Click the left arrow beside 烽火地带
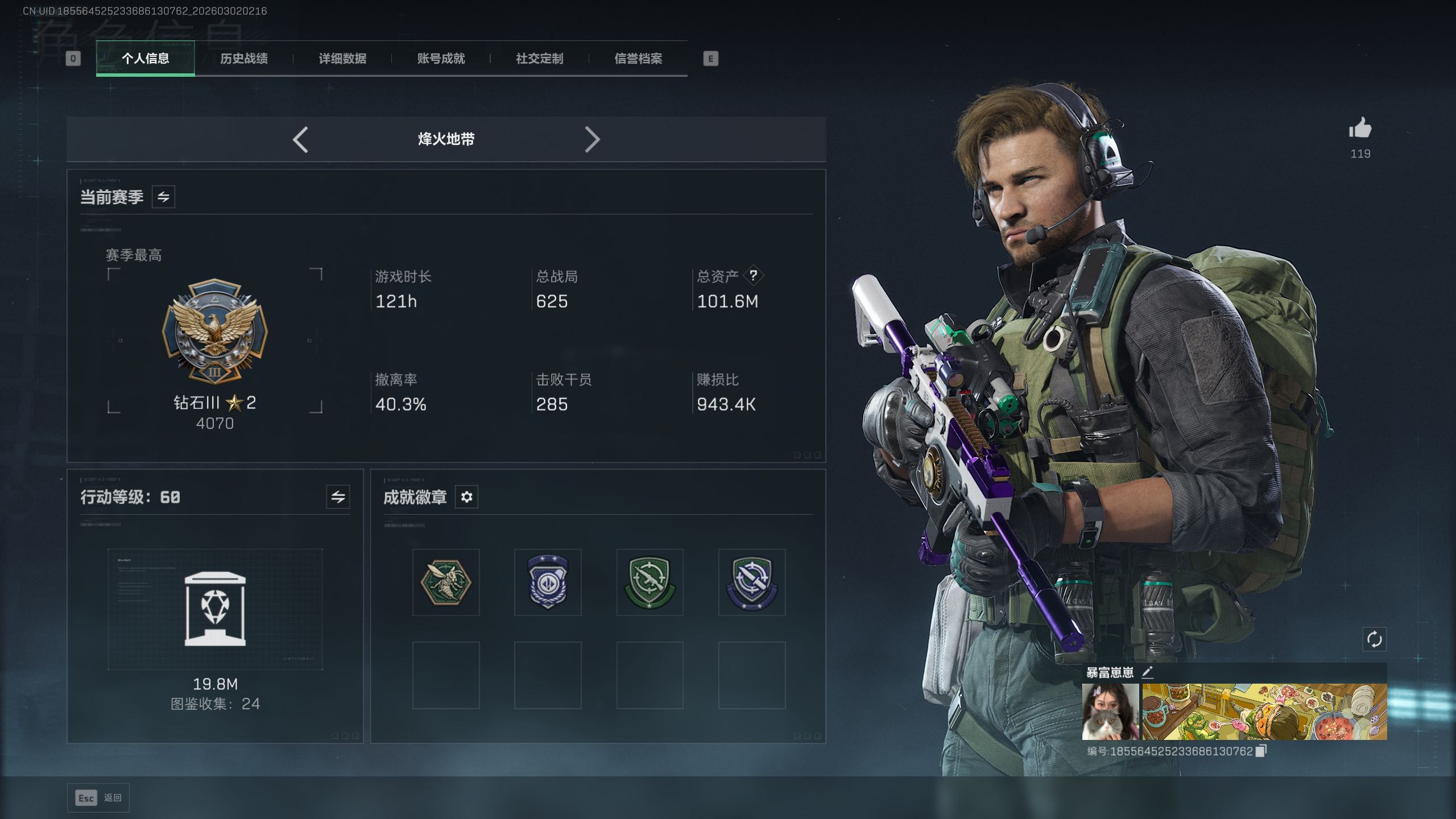Screen dimensions: 1456x819 [300, 139]
